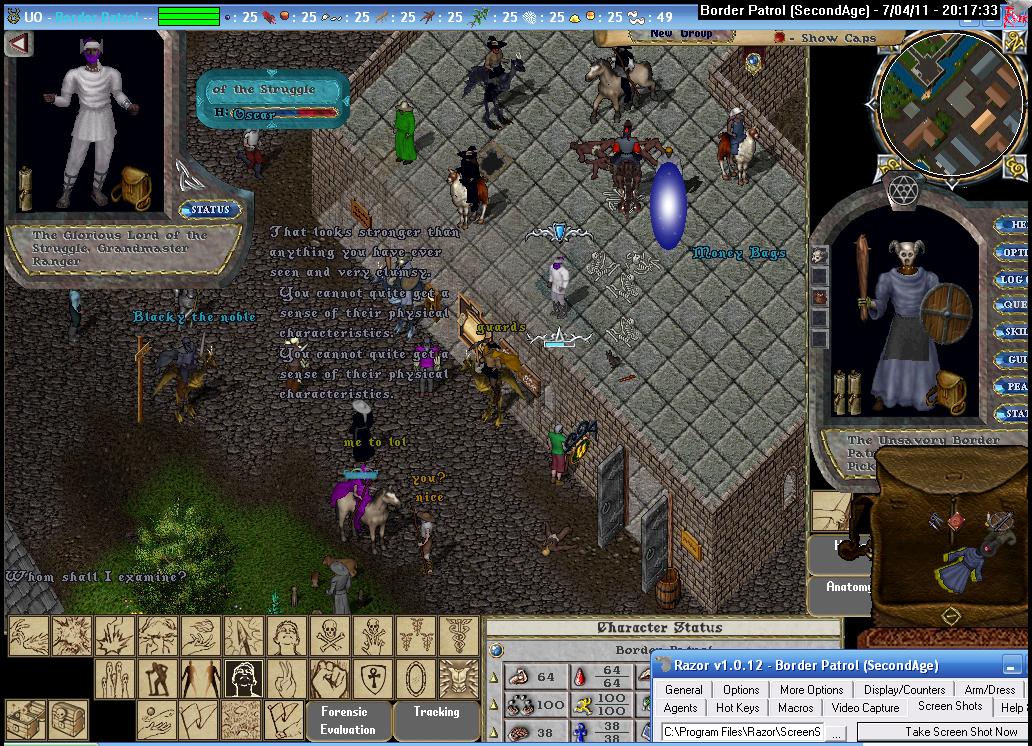Activate the clenched fist spell icon
Viewport: 1032px width, 746px height.
(329, 679)
